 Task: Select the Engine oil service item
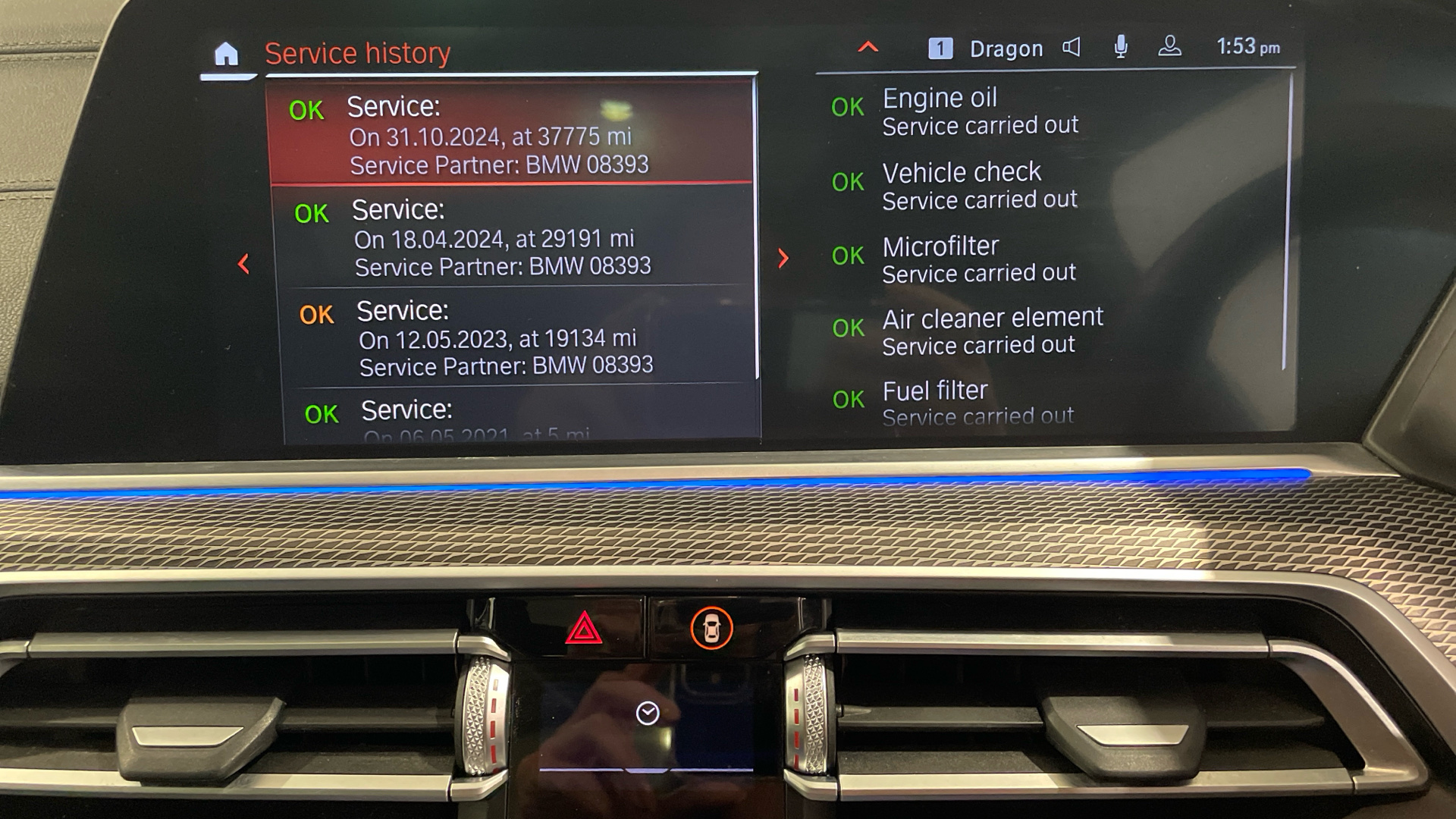pos(978,111)
